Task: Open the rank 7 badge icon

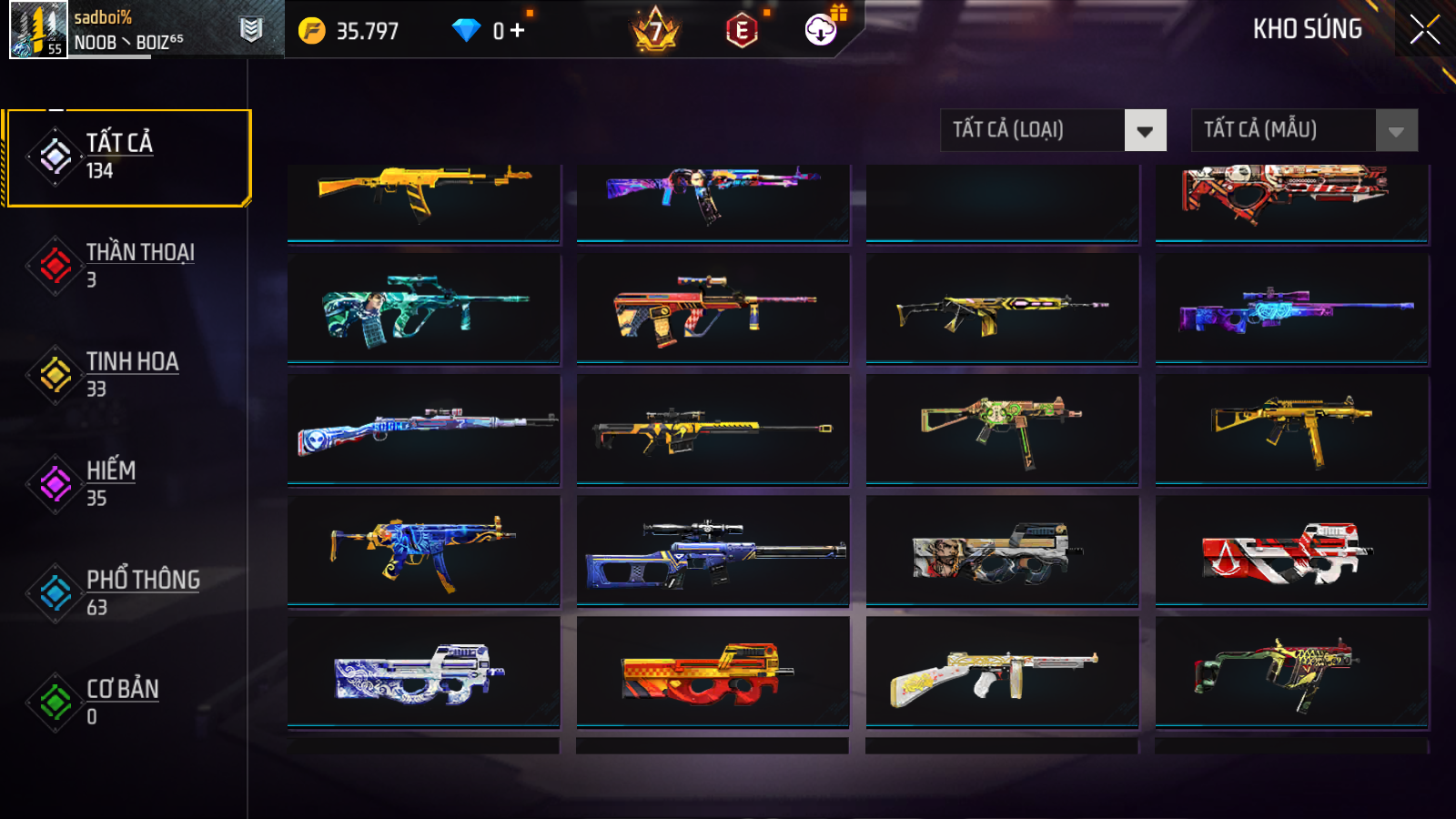Action: click(x=655, y=31)
